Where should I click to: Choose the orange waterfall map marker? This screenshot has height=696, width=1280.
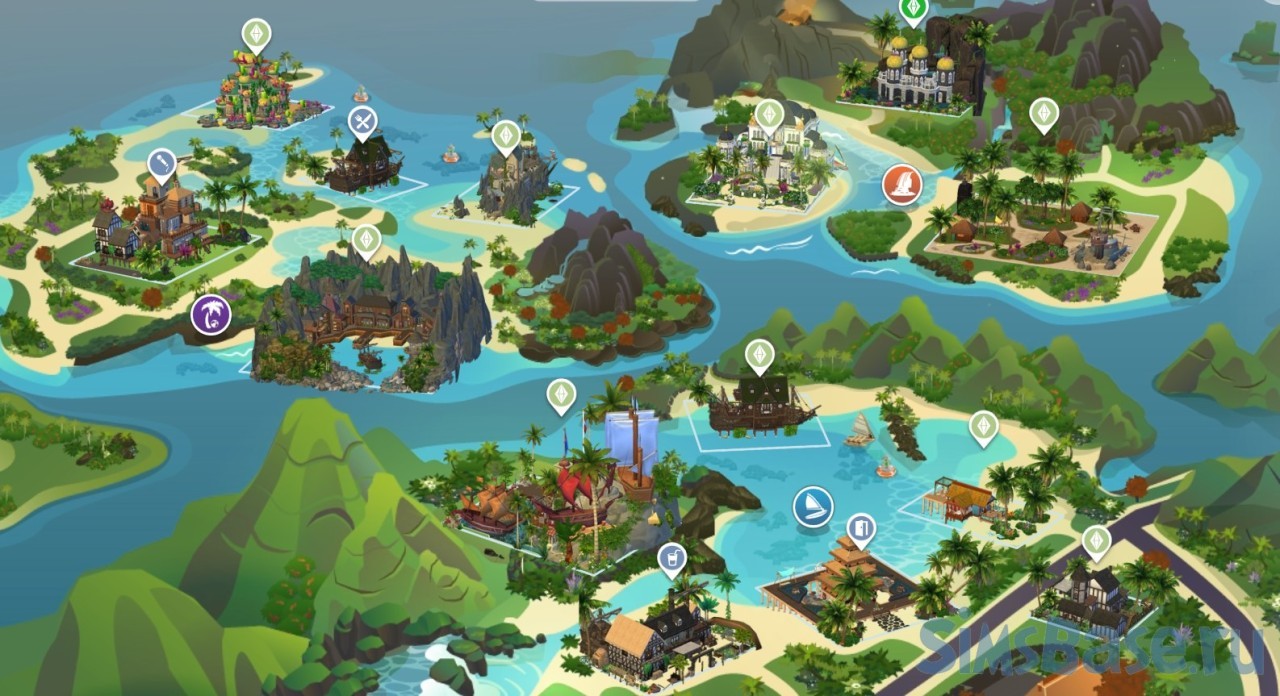pos(901,185)
